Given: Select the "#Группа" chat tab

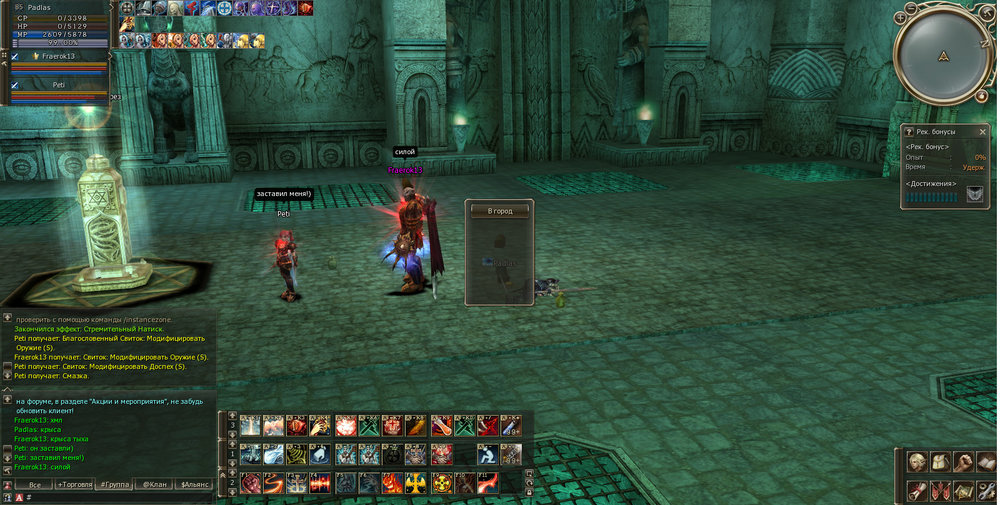Looking at the screenshot, I should [114, 484].
